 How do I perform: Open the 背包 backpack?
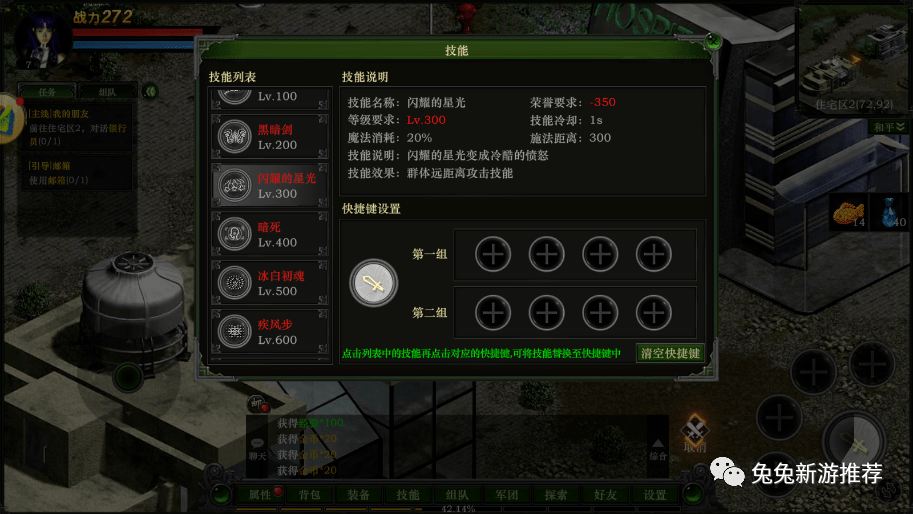coord(309,495)
